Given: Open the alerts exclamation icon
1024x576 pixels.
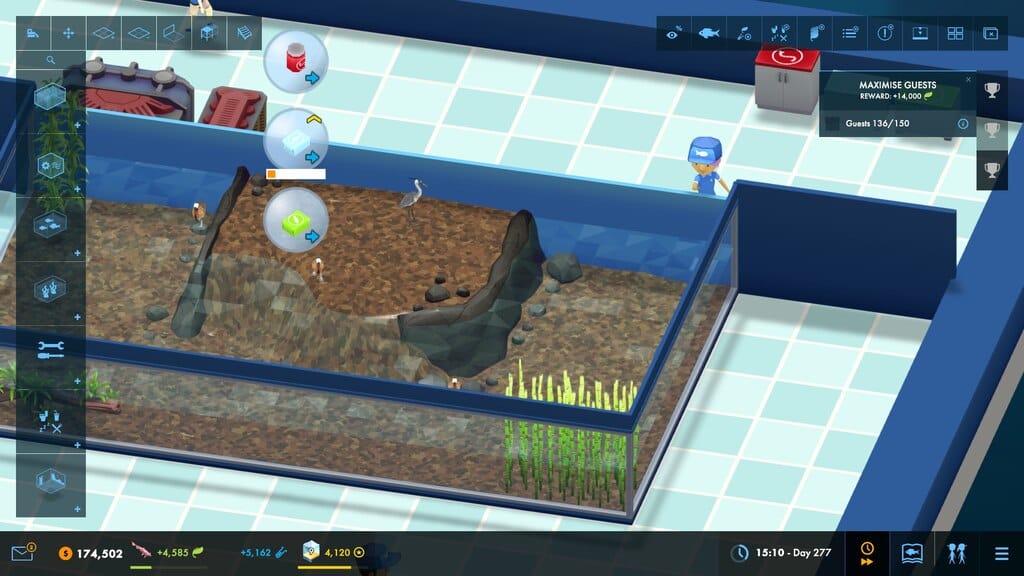Looking at the screenshot, I should 885,33.
